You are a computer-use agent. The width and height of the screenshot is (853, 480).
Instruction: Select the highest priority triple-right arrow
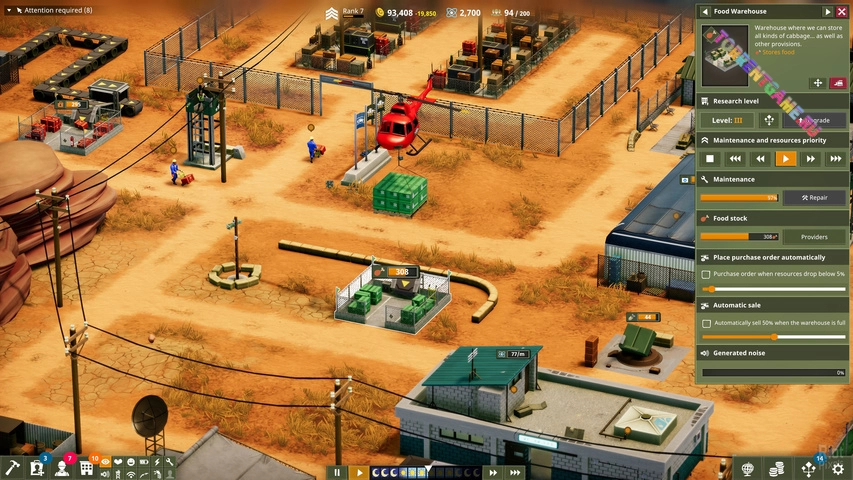tap(836, 158)
